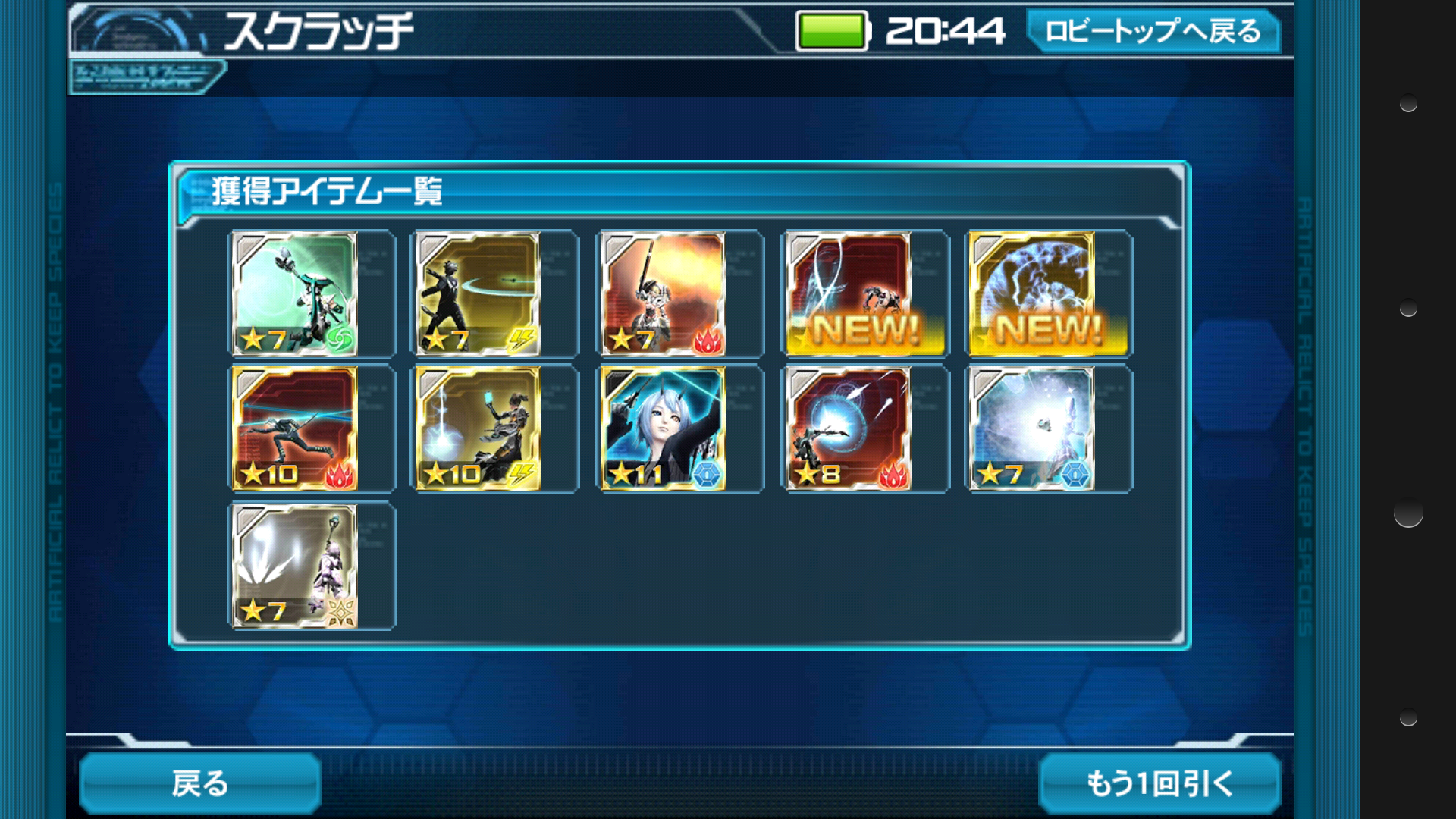Image resolution: width=1456 pixels, height=819 pixels.
Task: Go back with the 戻る button
Action: pyautogui.click(x=200, y=783)
